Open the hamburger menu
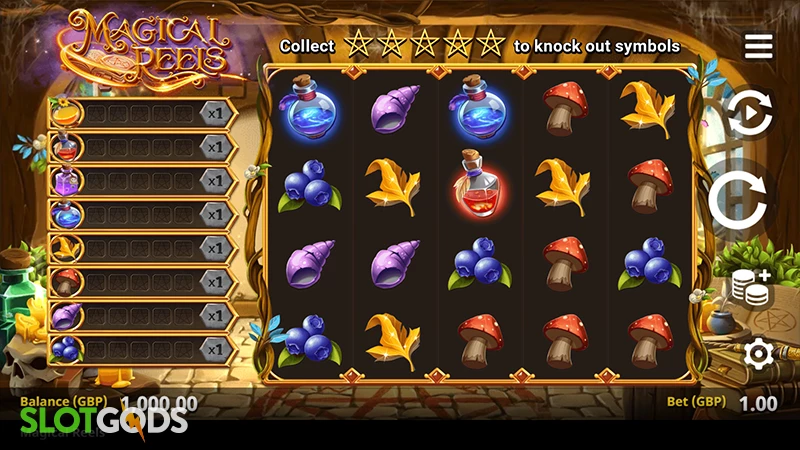 758,46
